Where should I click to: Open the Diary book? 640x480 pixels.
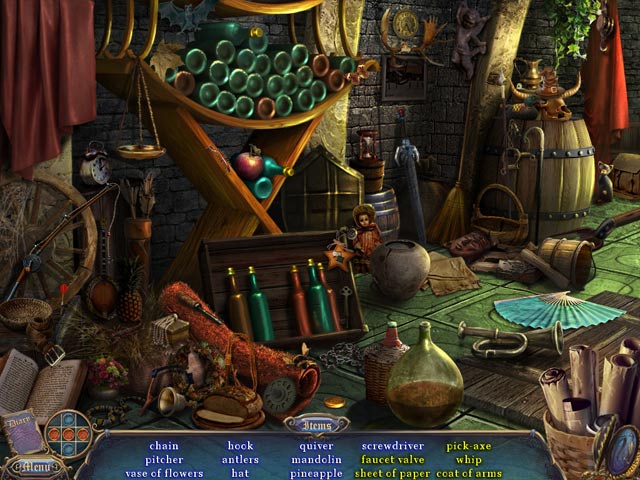pos(22,432)
